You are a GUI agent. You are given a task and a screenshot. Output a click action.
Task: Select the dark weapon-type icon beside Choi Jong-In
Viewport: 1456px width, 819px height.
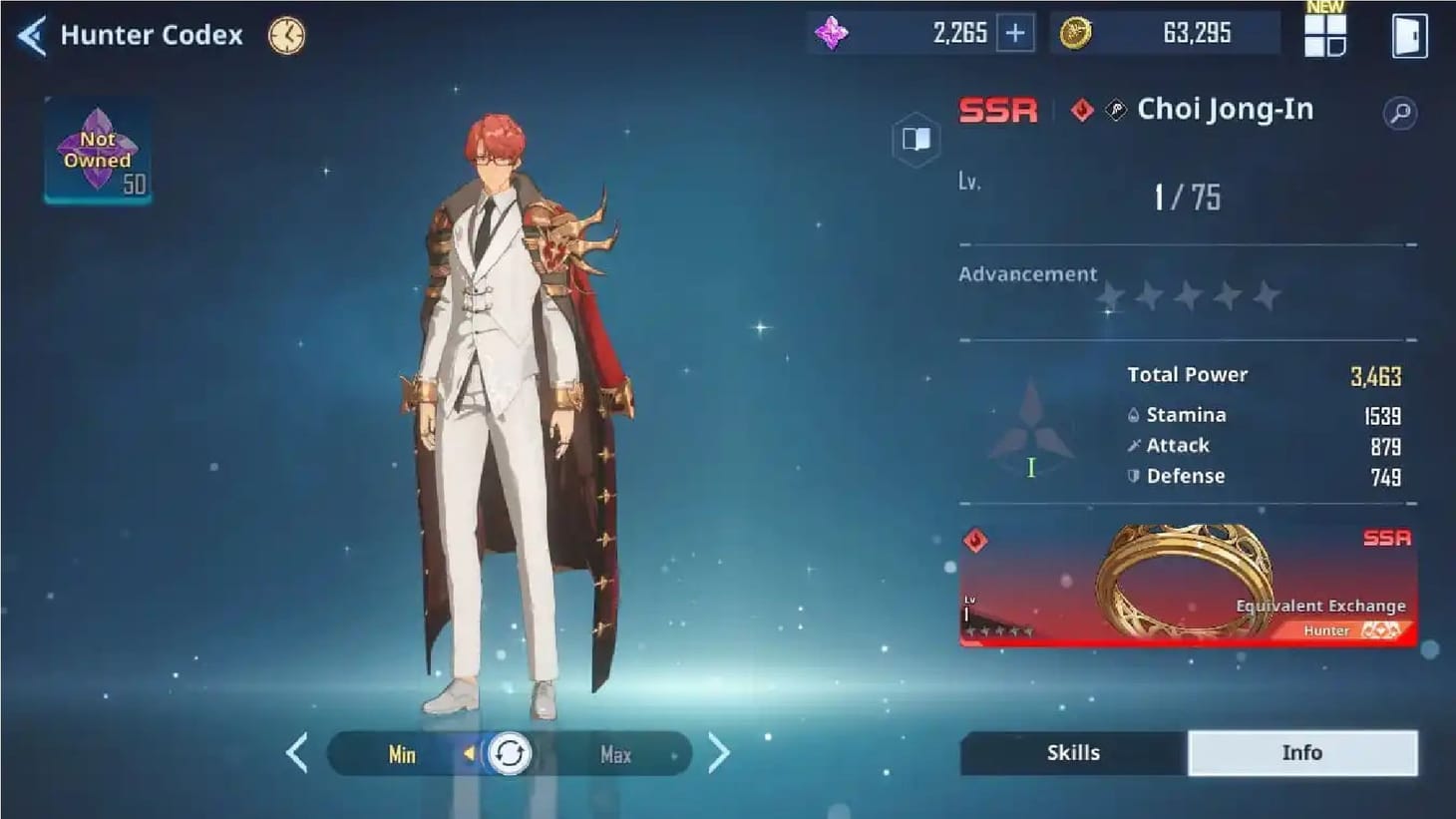1117,110
